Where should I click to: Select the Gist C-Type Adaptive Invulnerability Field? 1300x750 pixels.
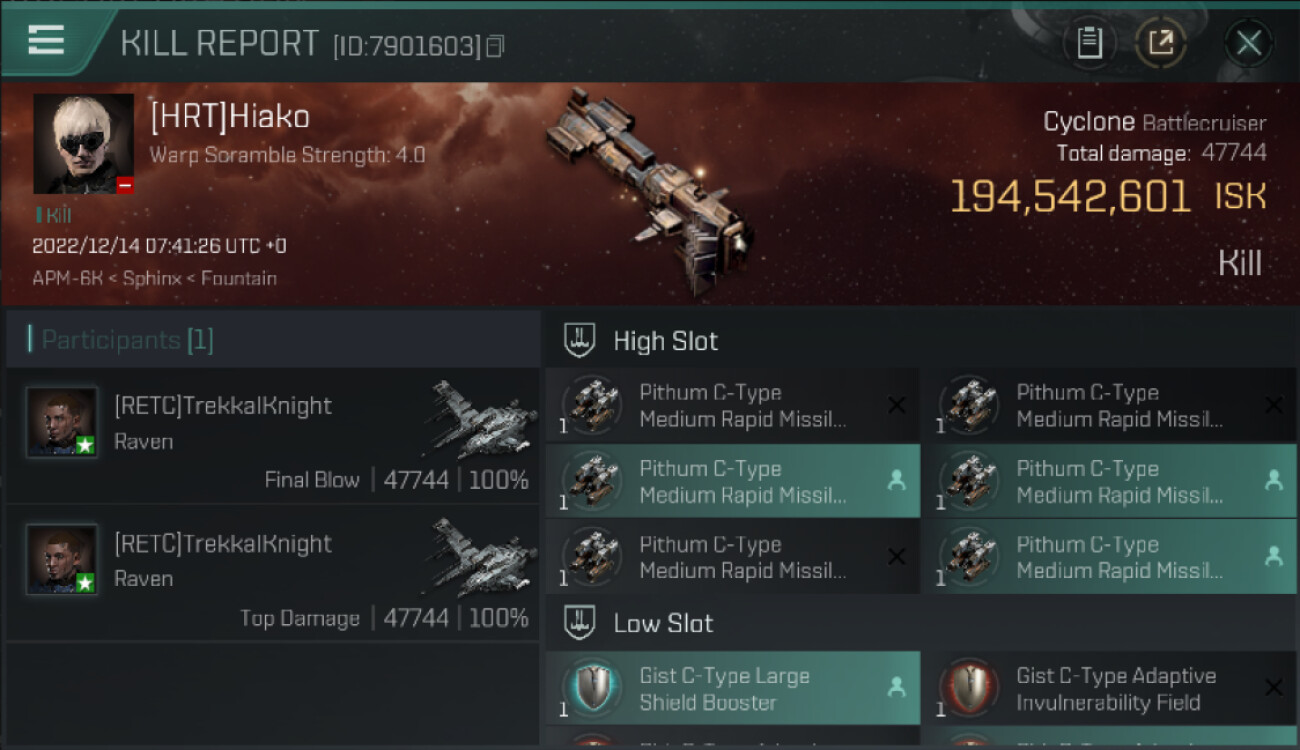[x=1109, y=688]
